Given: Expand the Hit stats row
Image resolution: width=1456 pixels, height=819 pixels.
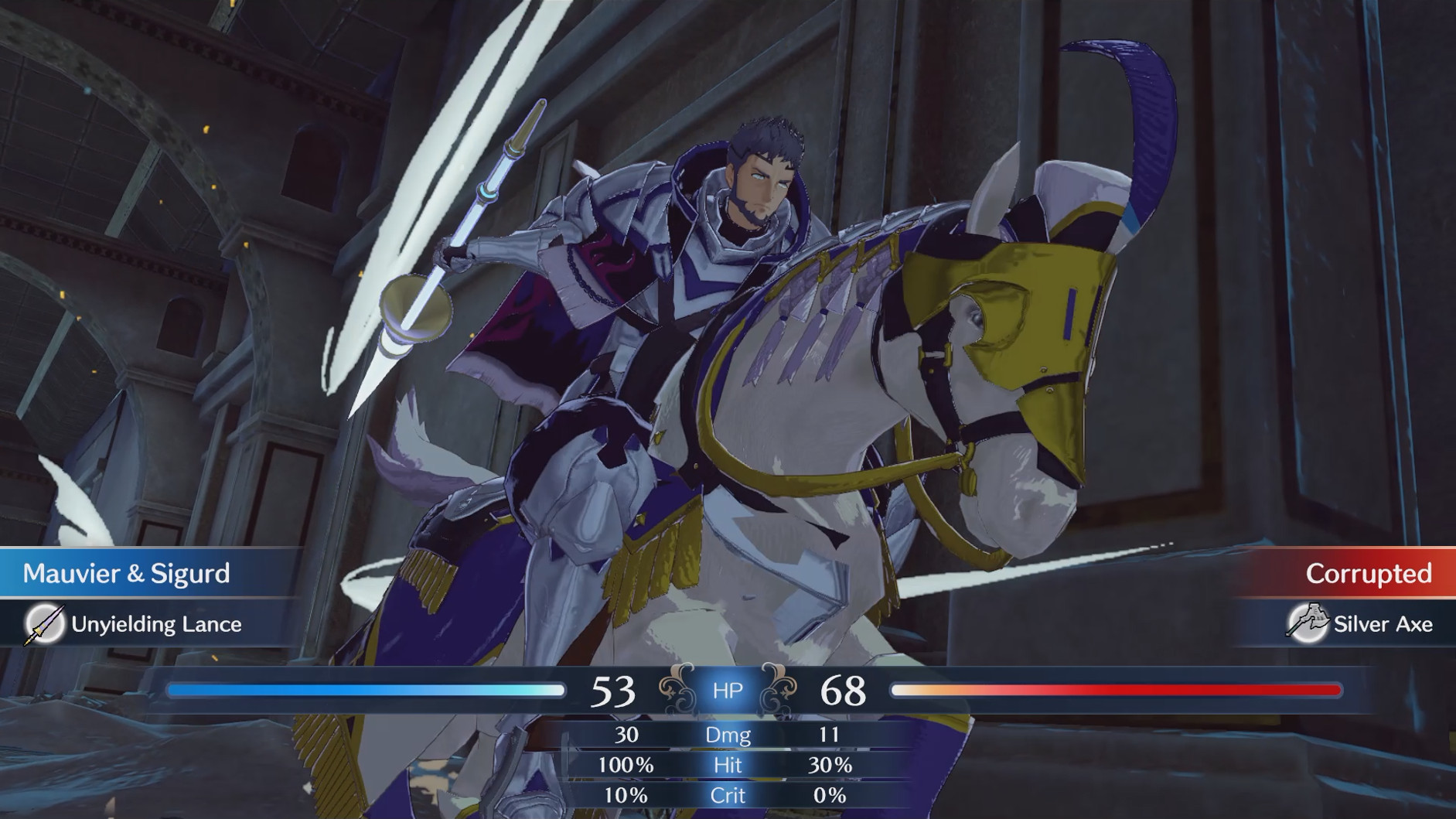Looking at the screenshot, I should (728, 765).
